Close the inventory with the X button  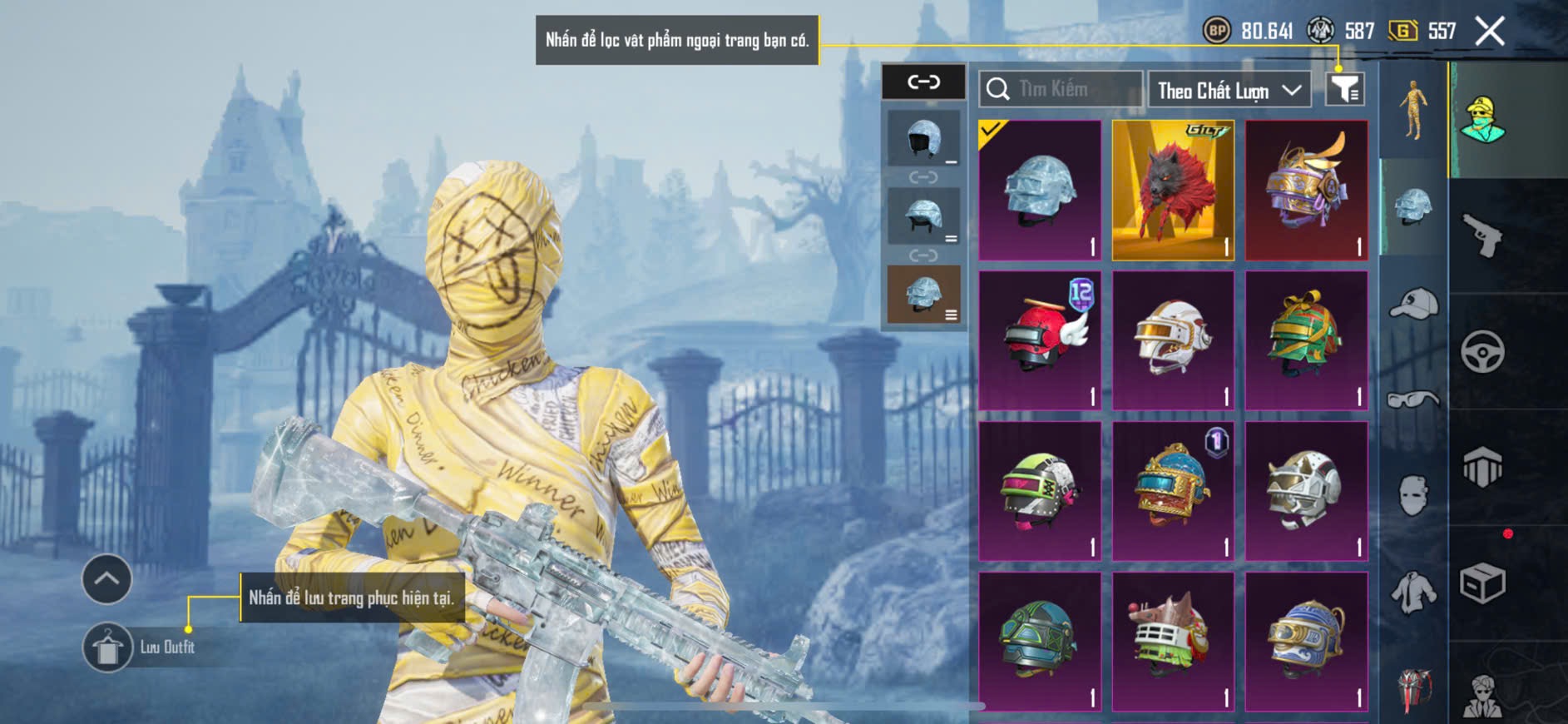[x=1489, y=32]
